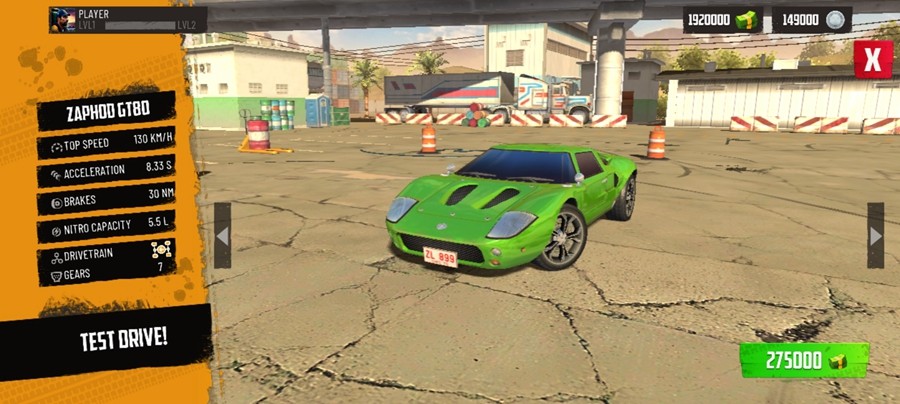Viewport: 900px width, 404px height.
Task: Open the player profile avatar
Action: 62,20
